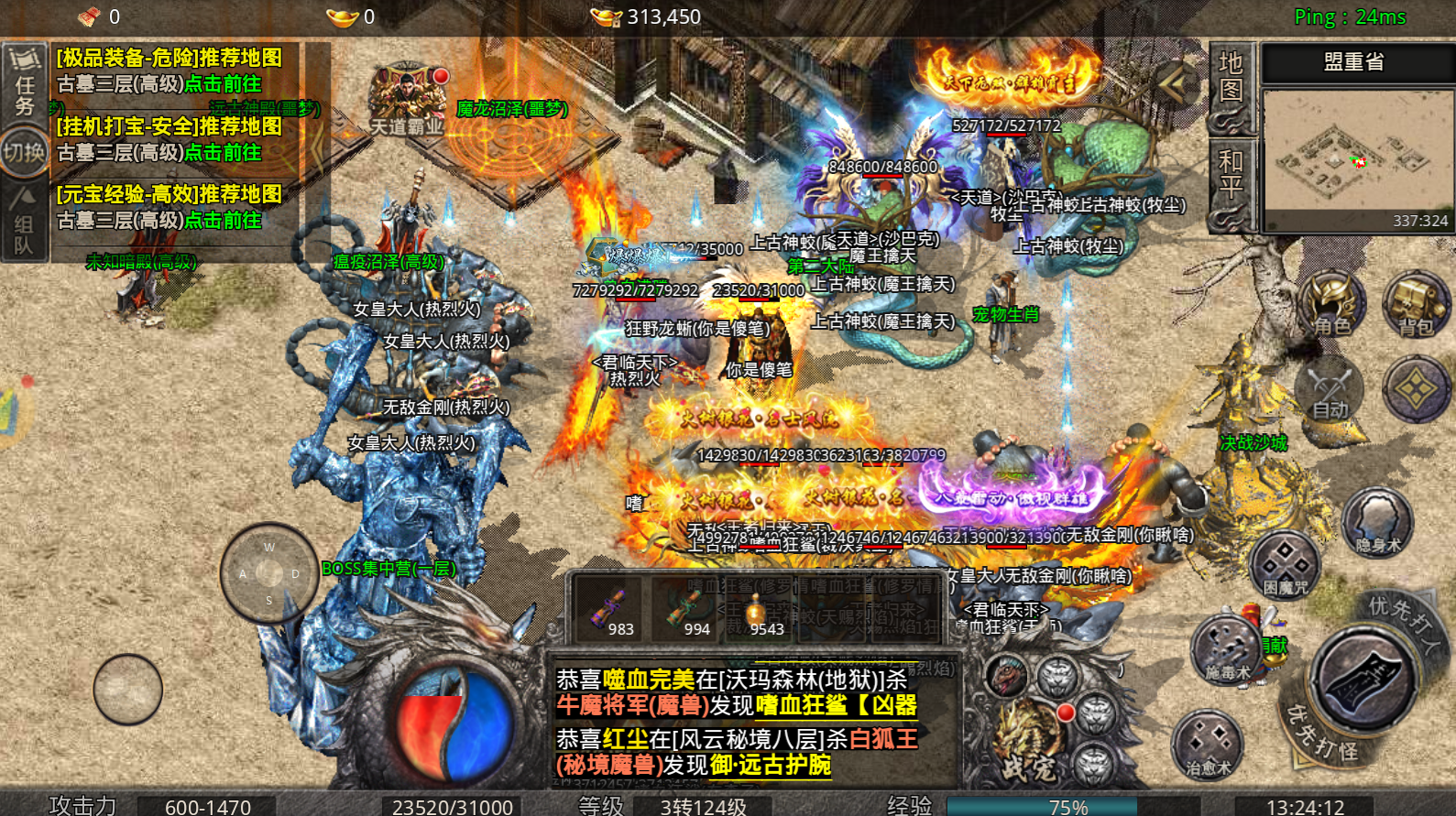Open the 背包 backpack
Screen dimensions: 1456x816
click(x=1415, y=305)
